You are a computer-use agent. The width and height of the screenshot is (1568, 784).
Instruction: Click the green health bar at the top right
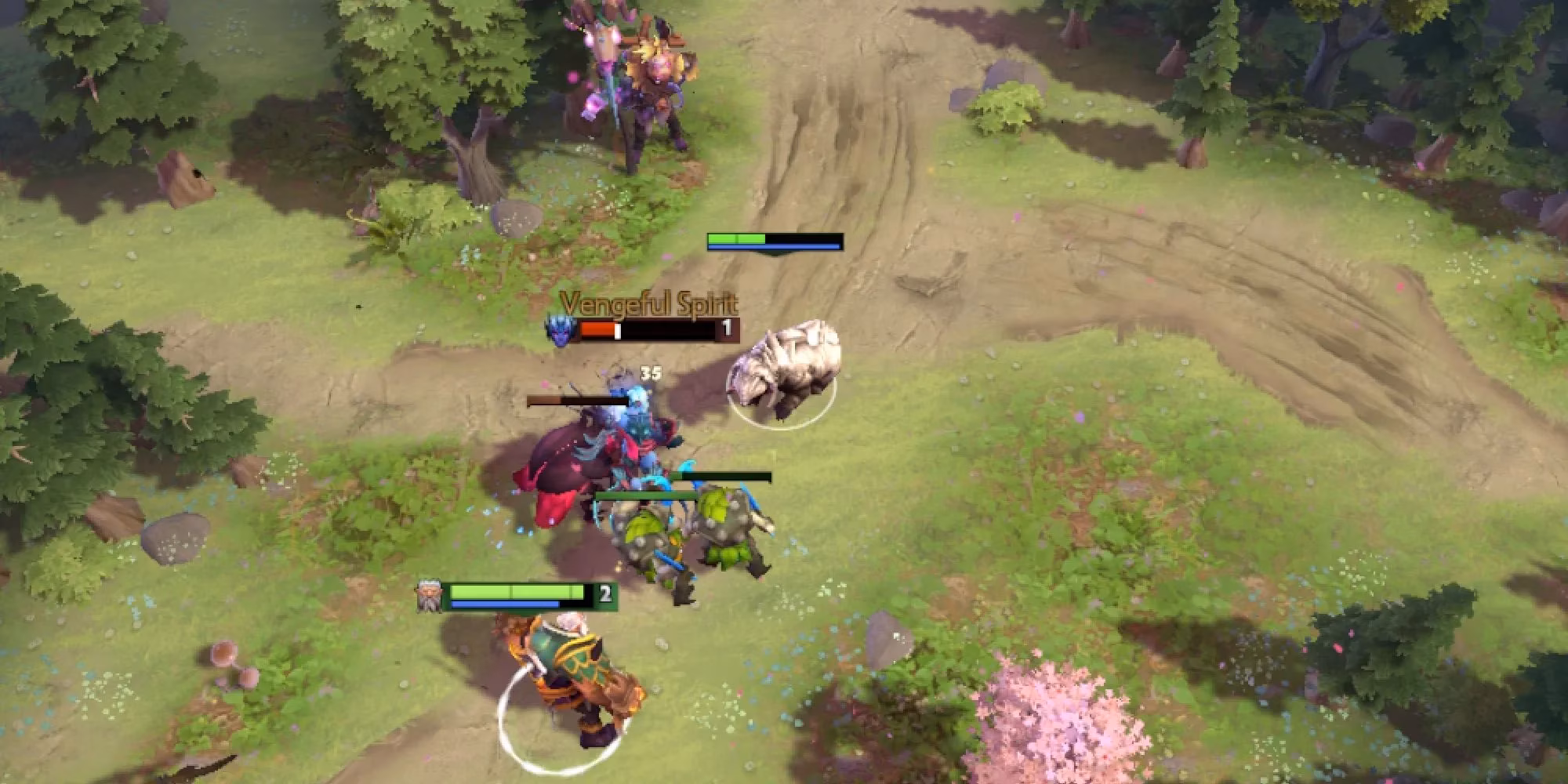pos(737,237)
